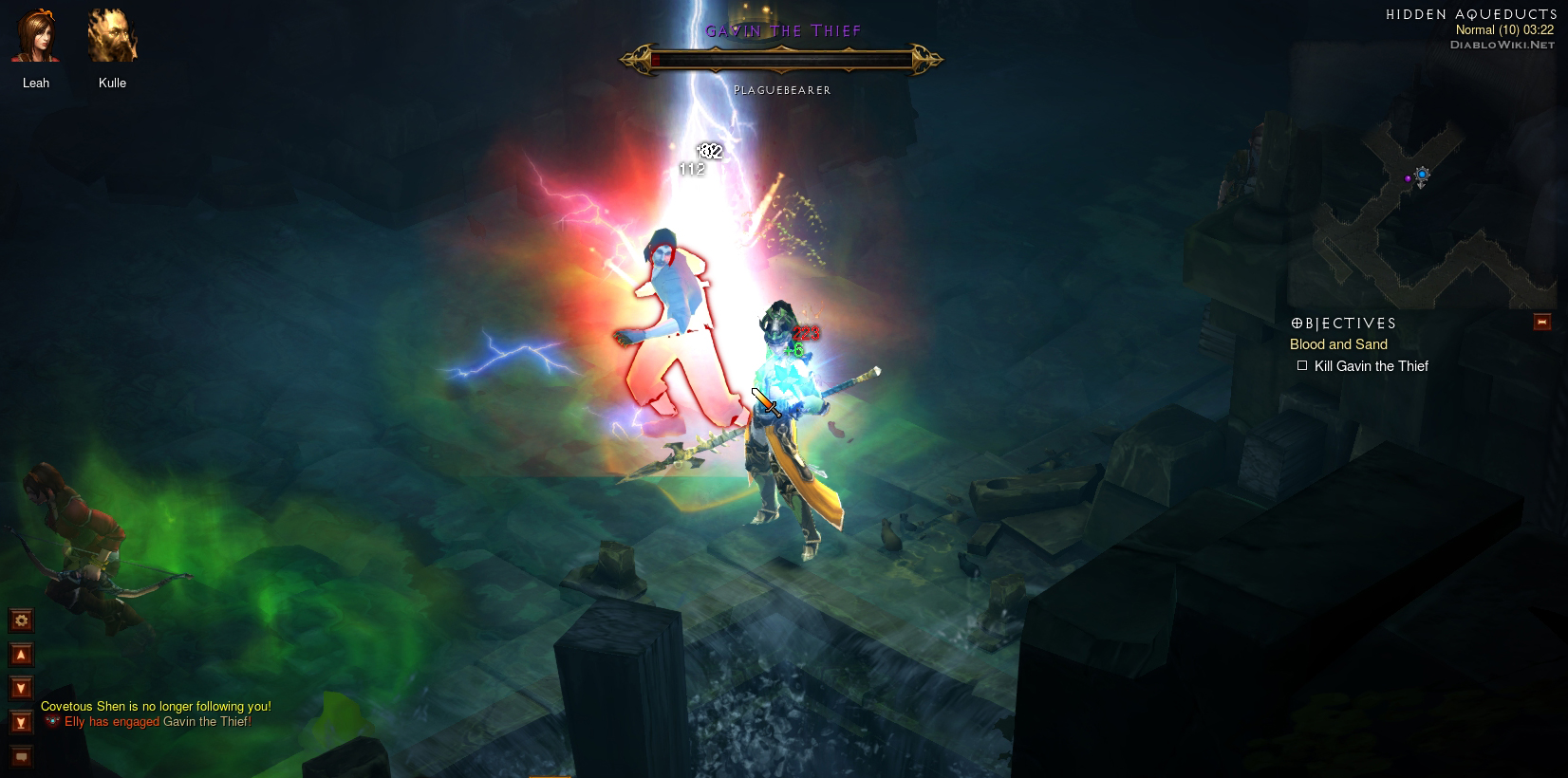Select the Blood and Sand quest title
The height and width of the screenshot is (778, 1568).
coord(1338,344)
